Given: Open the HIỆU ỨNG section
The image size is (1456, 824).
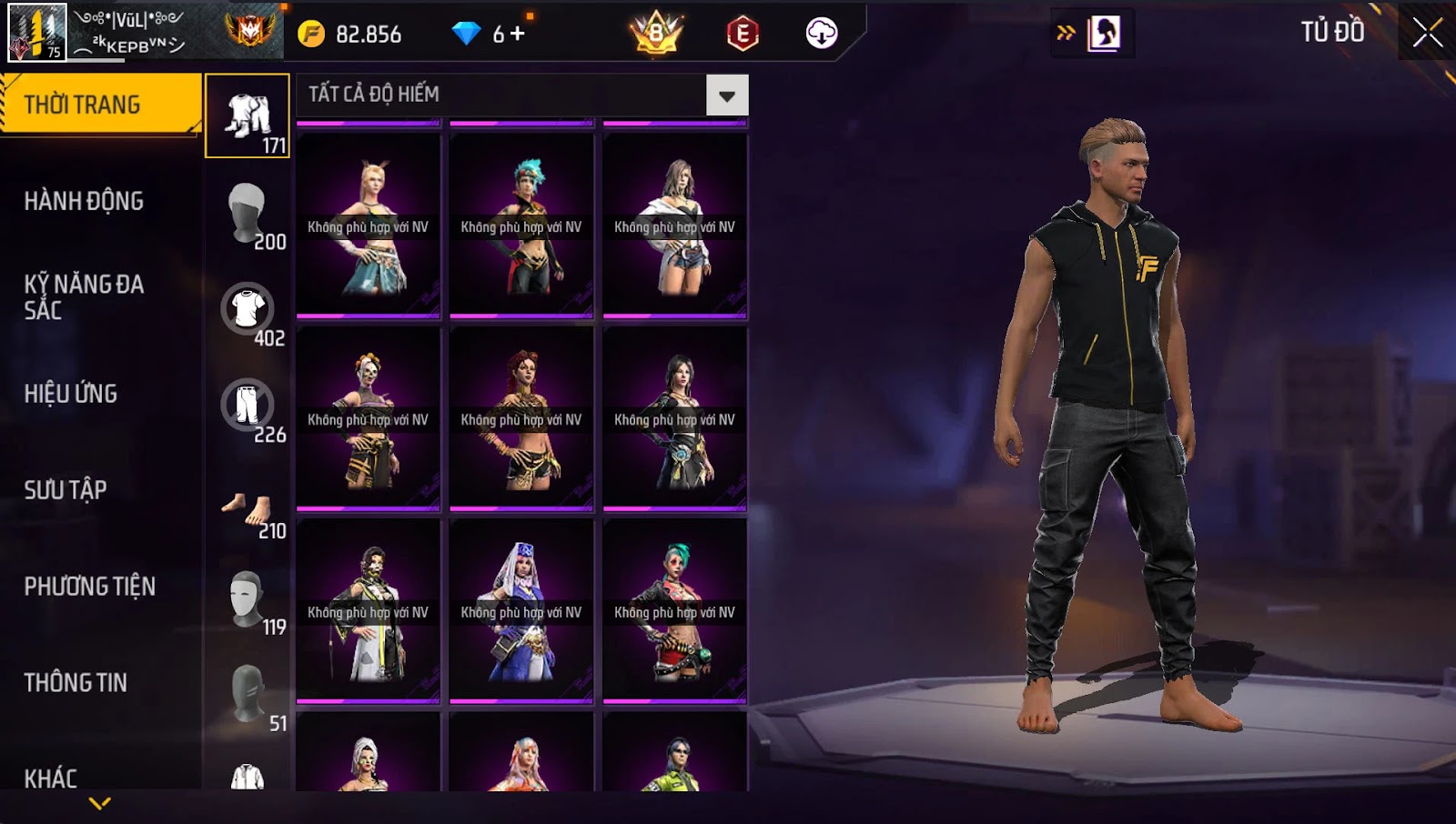Looking at the screenshot, I should (x=71, y=394).
